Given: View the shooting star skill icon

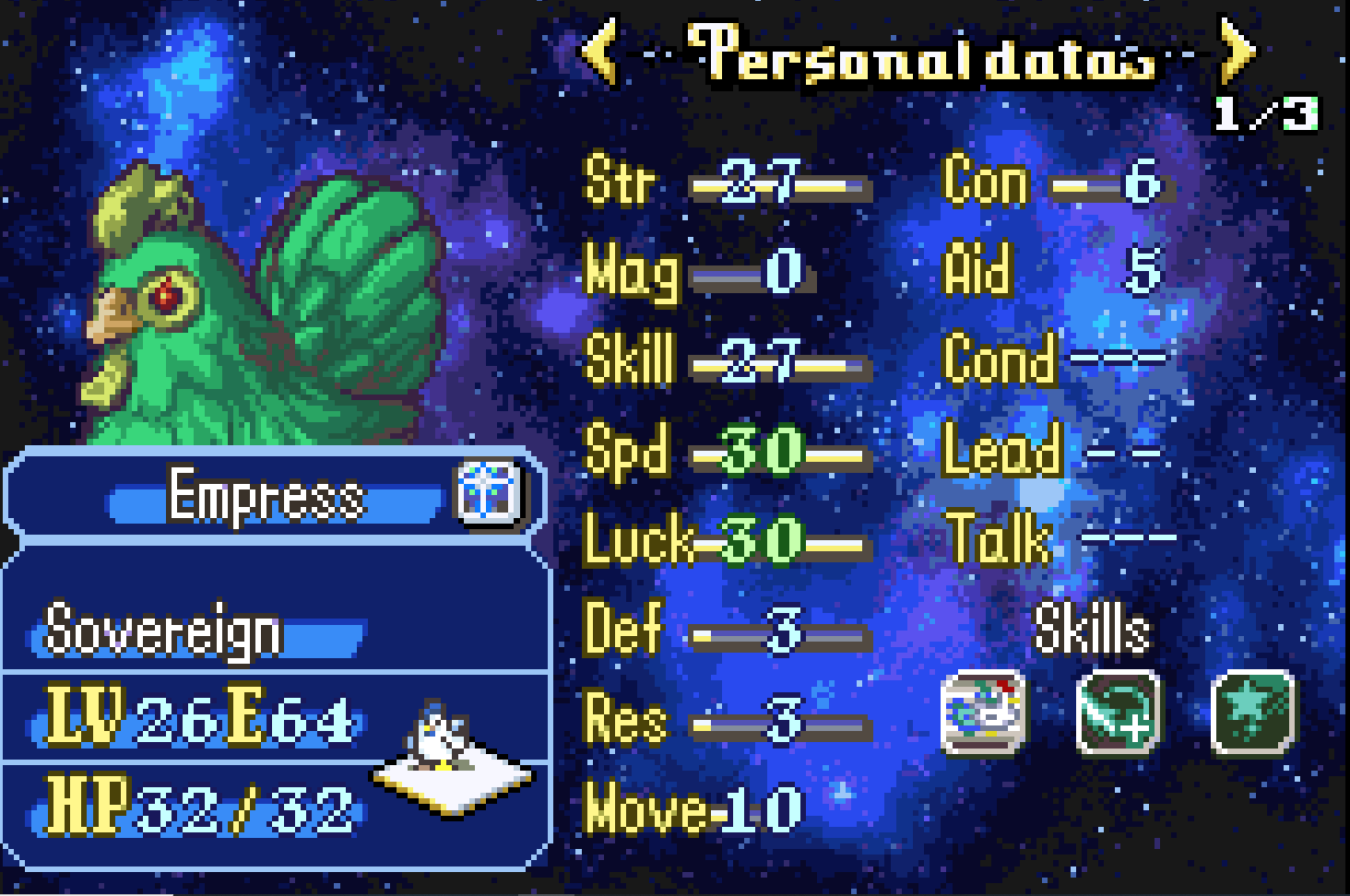Looking at the screenshot, I should coord(1252,713).
